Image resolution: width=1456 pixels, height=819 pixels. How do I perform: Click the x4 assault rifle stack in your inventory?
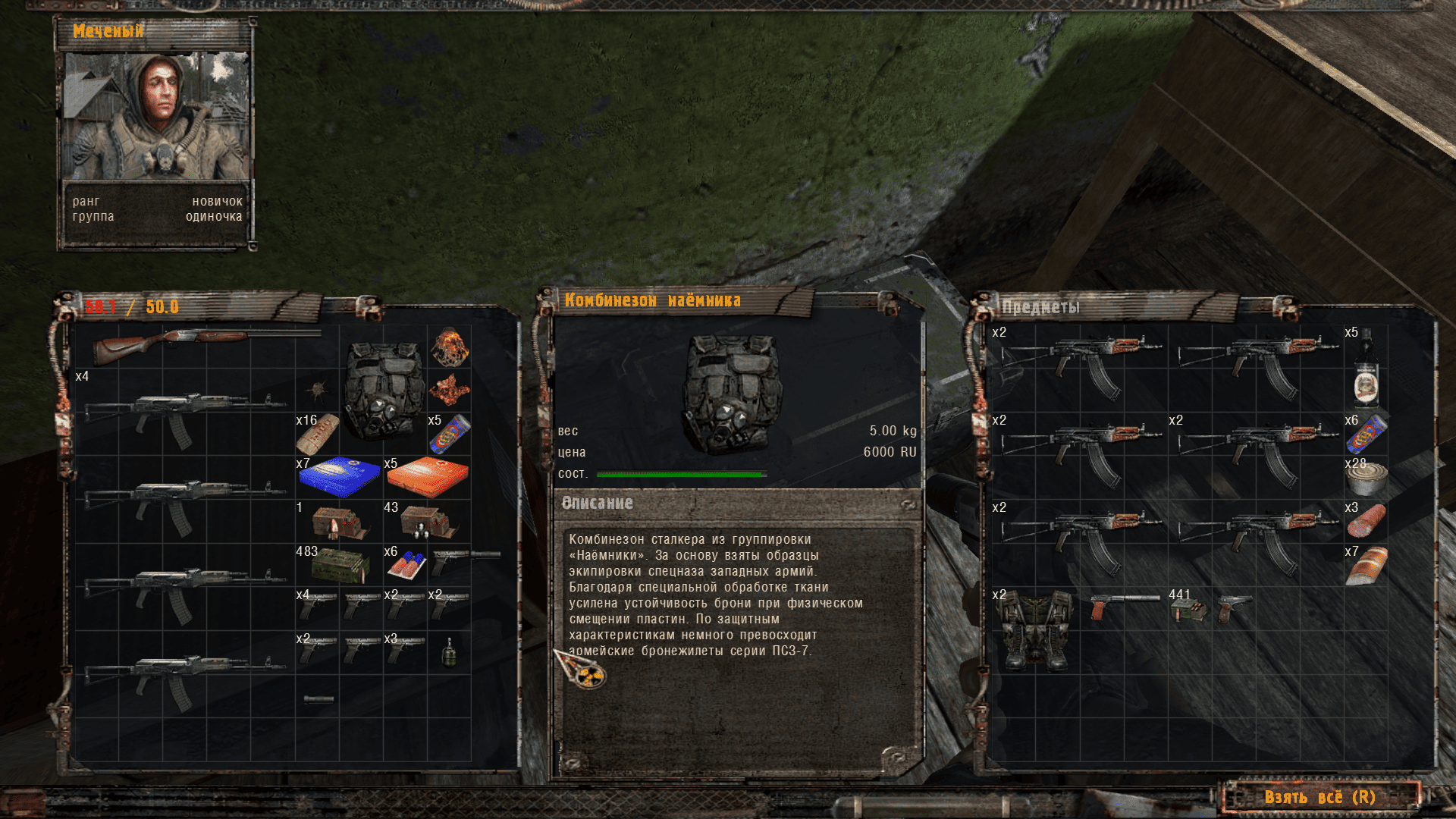coord(186,413)
